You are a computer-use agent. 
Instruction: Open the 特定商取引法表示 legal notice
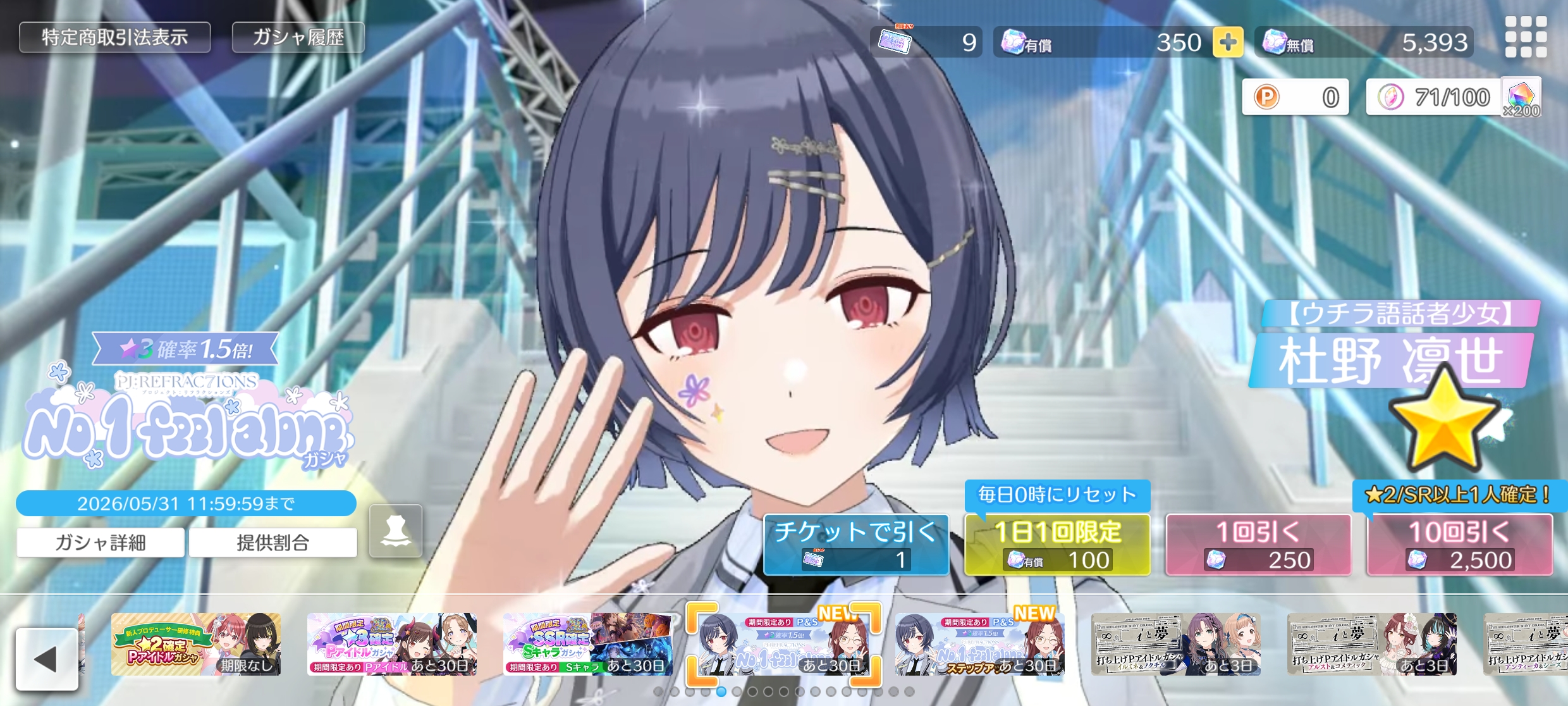click(x=114, y=37)
